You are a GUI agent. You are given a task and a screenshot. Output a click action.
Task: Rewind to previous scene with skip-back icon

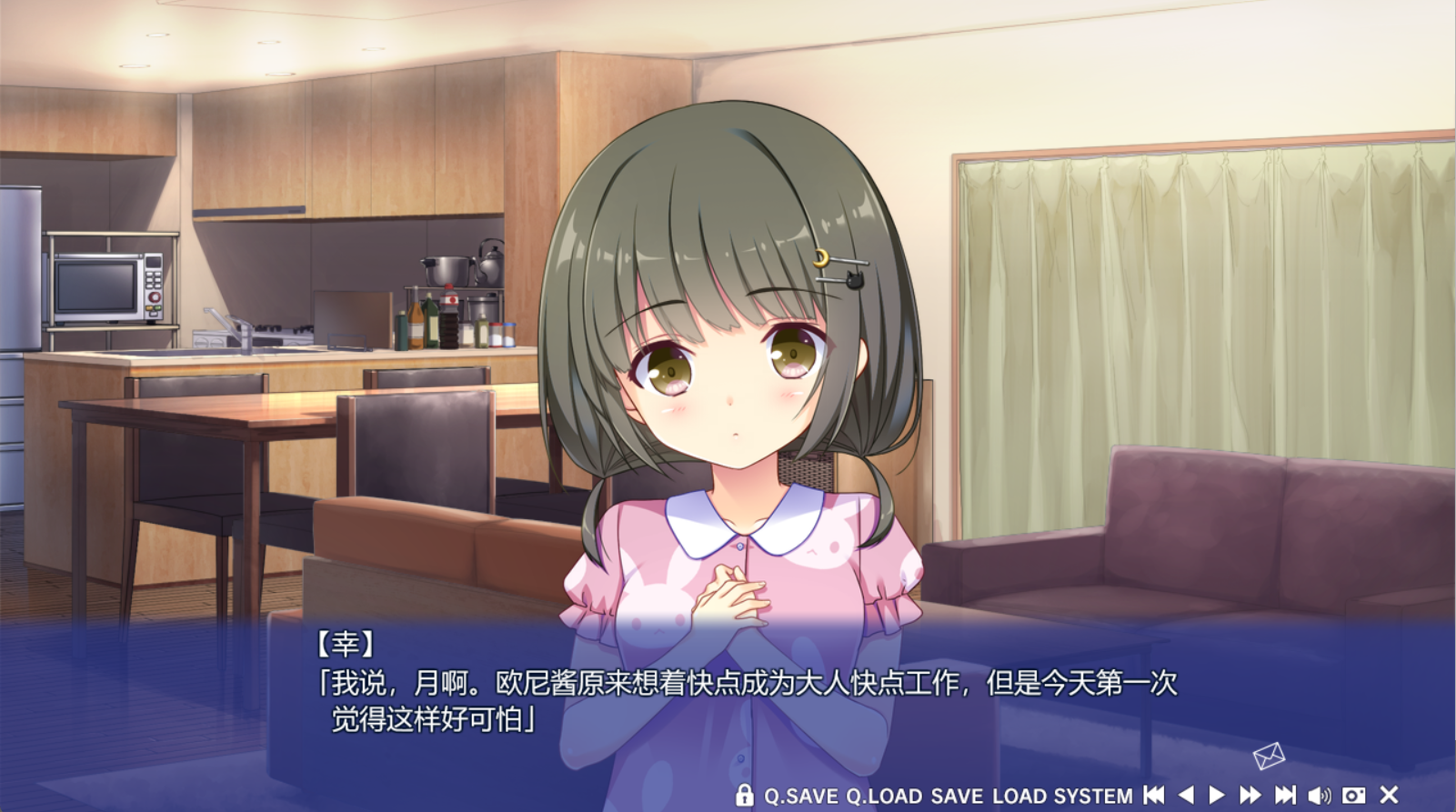point(1153,795)
